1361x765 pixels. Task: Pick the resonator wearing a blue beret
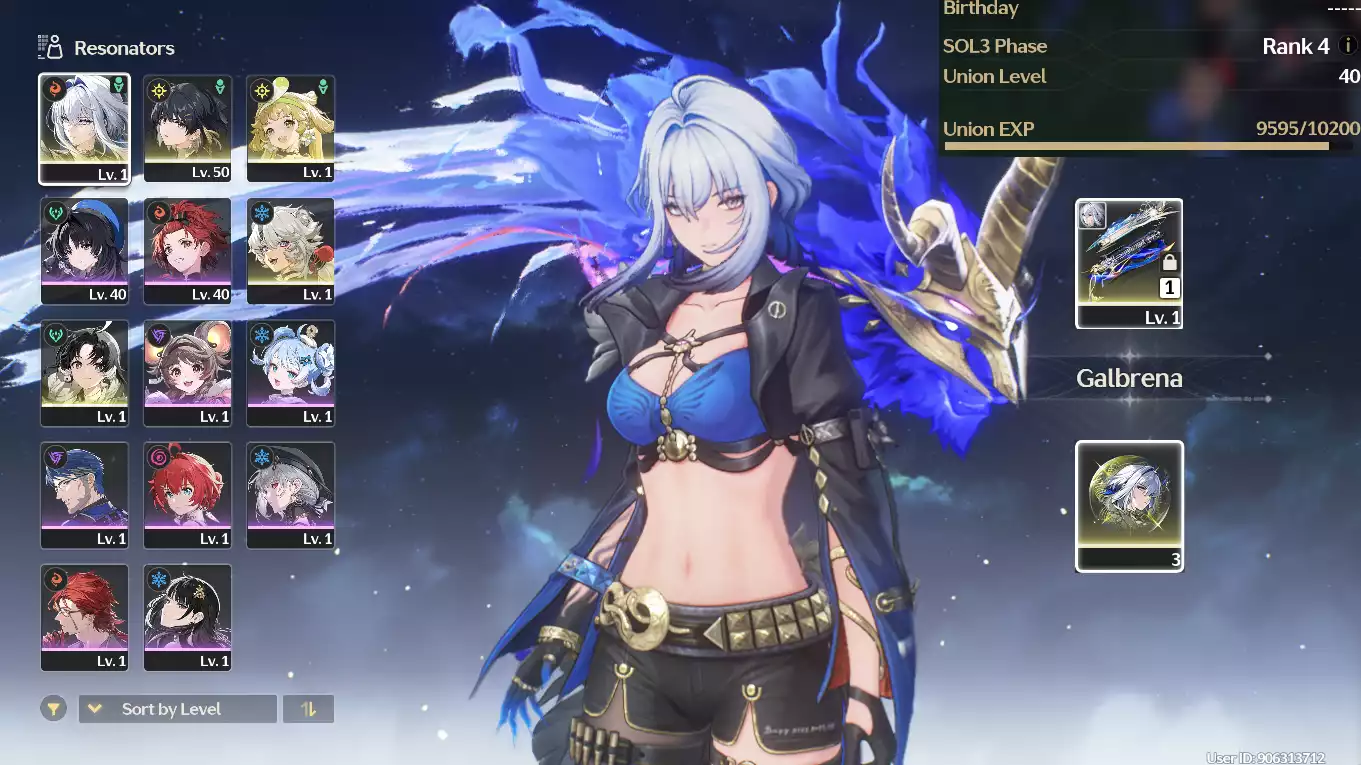[x=84, y=250]
